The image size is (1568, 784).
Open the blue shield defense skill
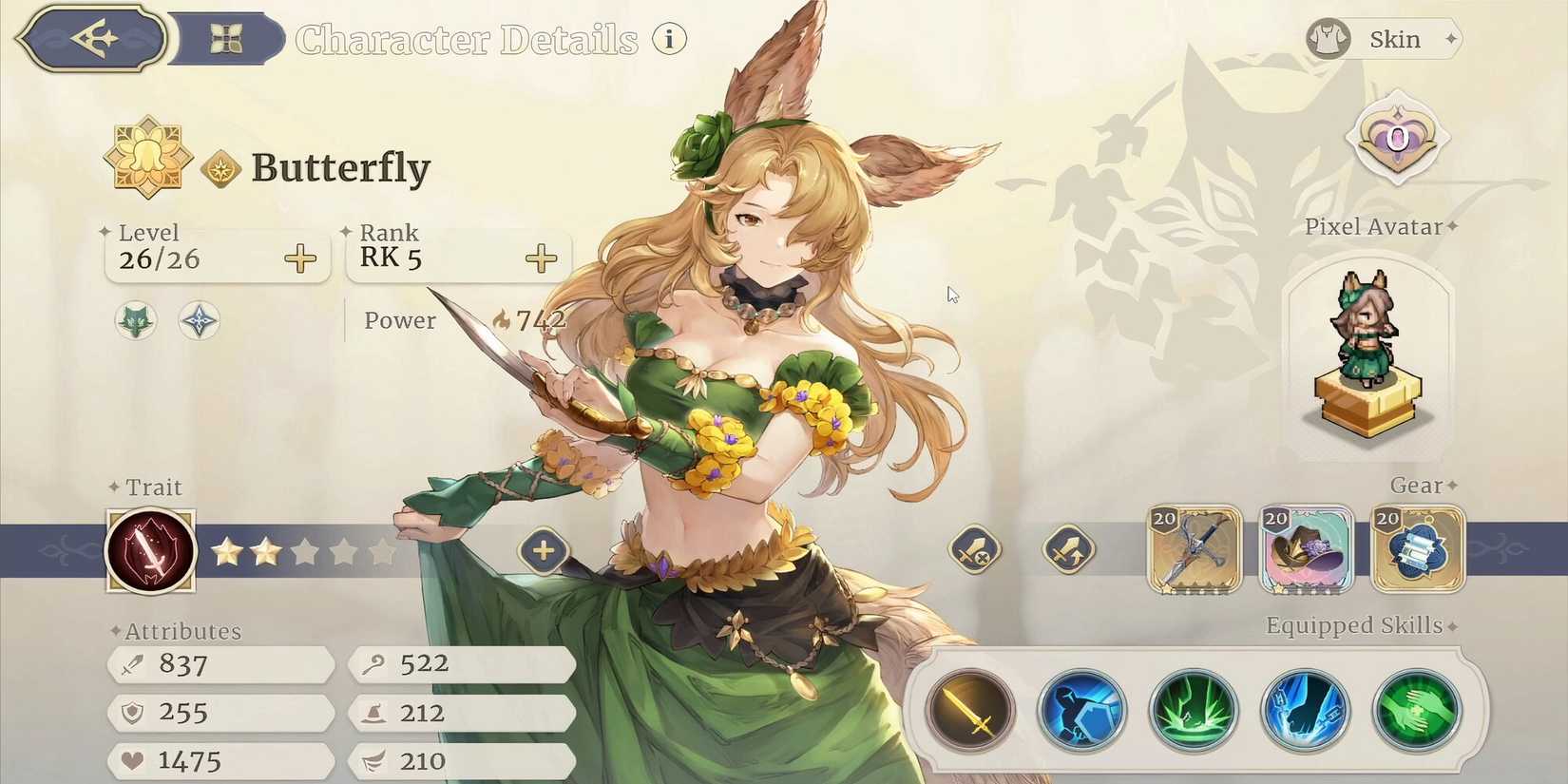(1081, 708)
